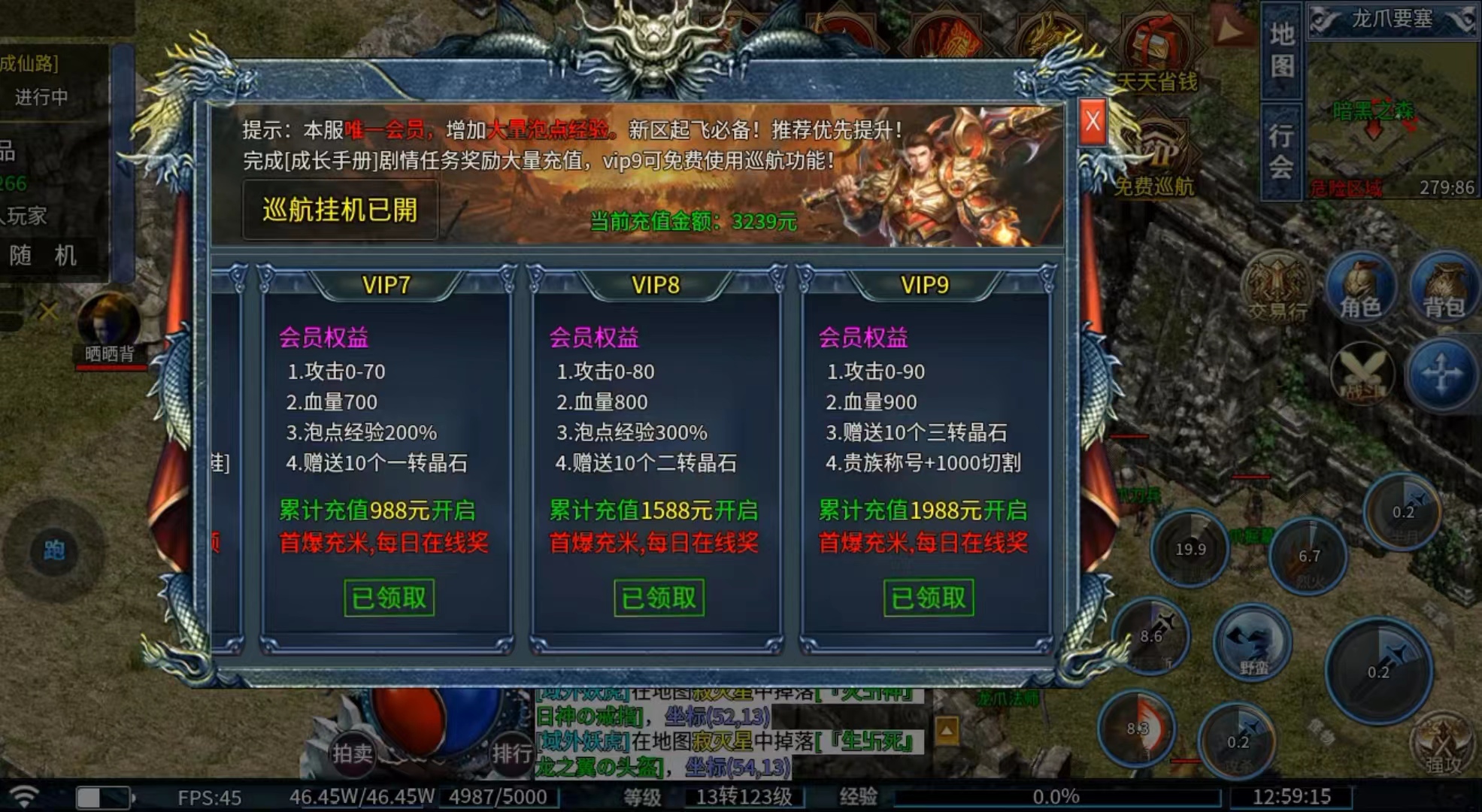Open the 拍卖 auction button
This screenshot has height=812, width=1482.
coord(352,752)
